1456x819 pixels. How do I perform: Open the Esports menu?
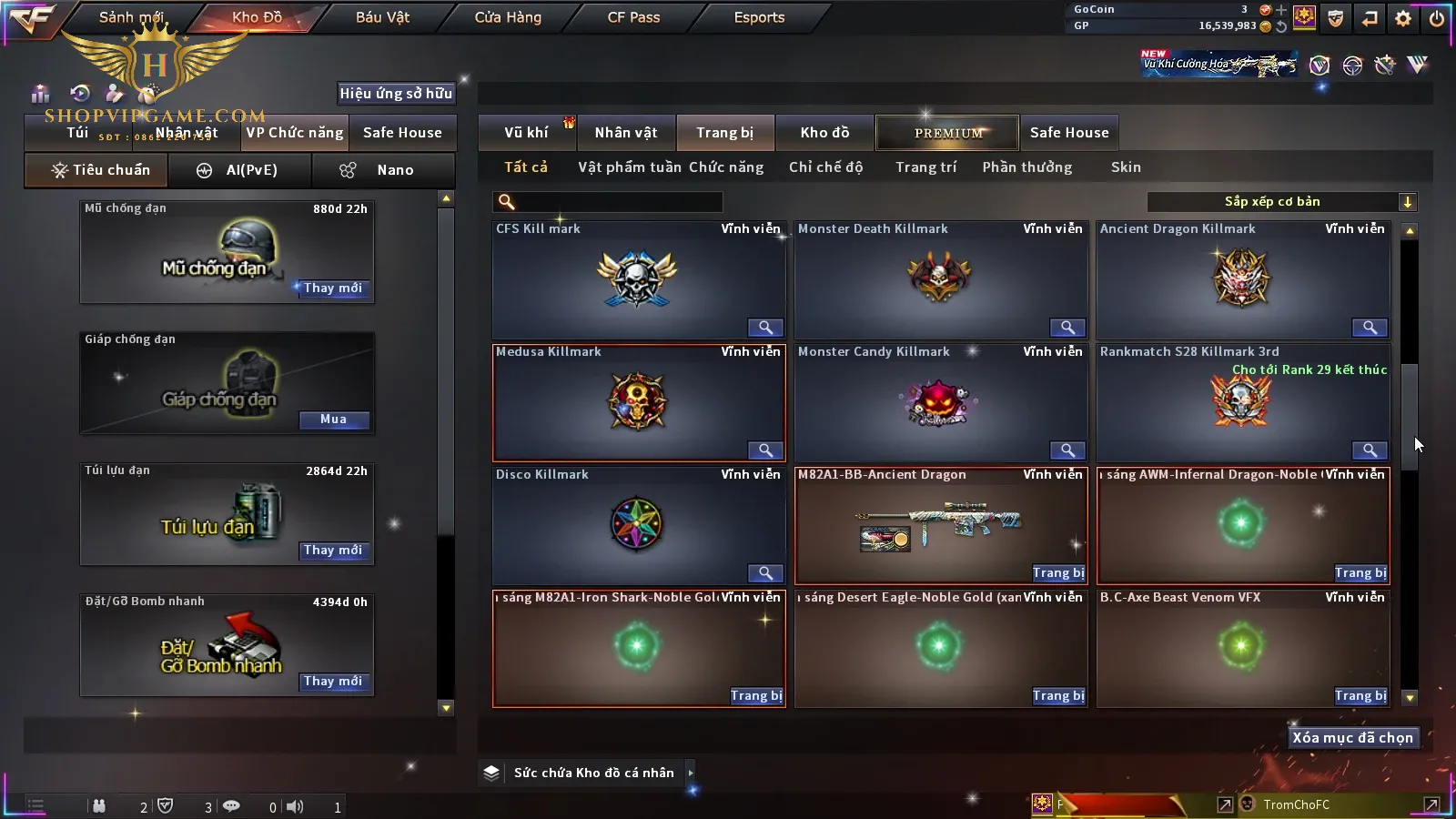[759, 17]
